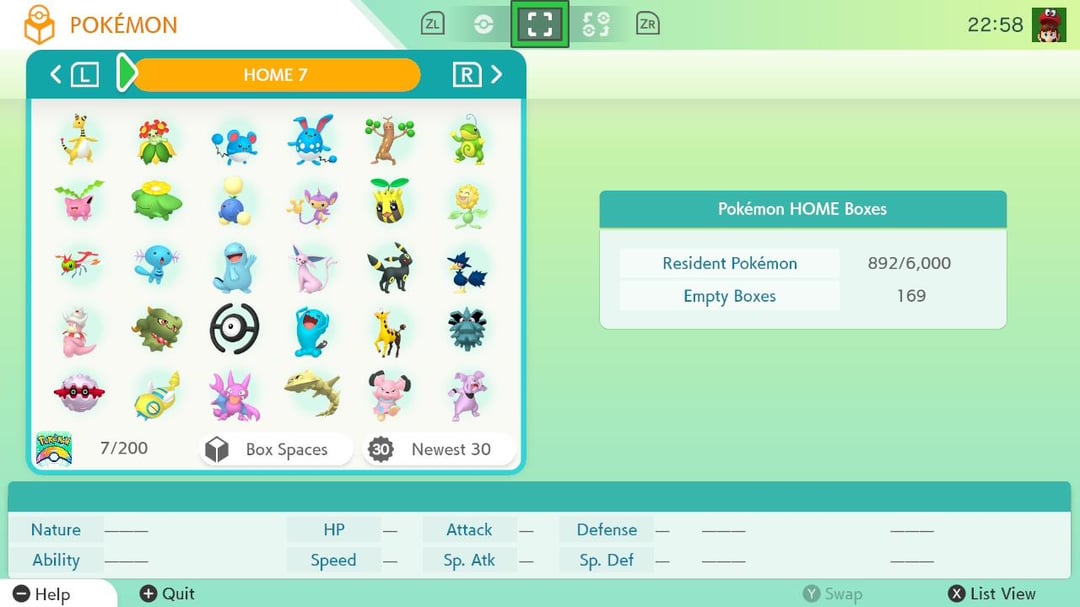This screenshot has width=1080, height=607.
Task: Pick the Steelix slot
Action: (312, 394)
